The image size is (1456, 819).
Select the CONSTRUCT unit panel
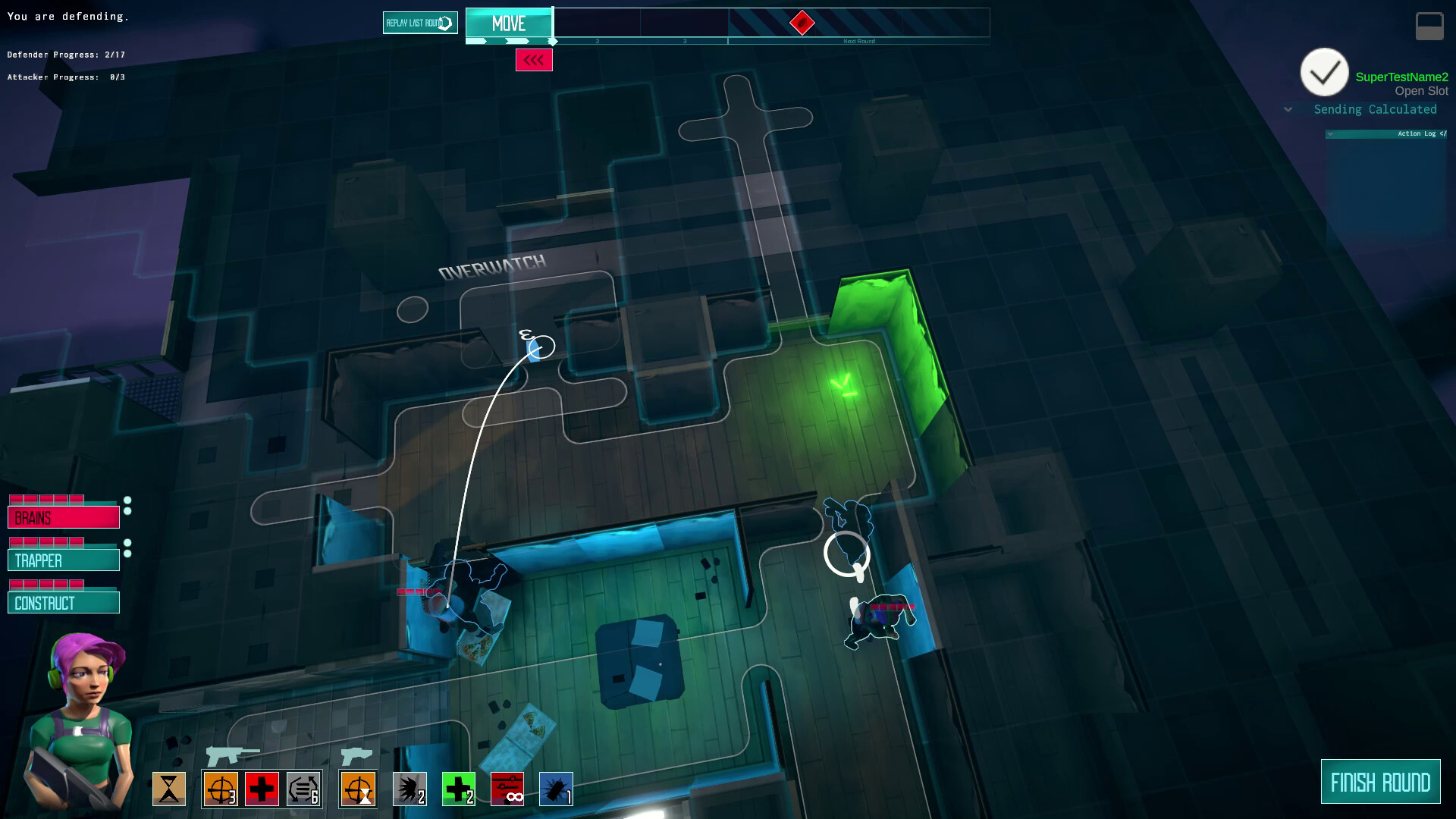(64, 602)
